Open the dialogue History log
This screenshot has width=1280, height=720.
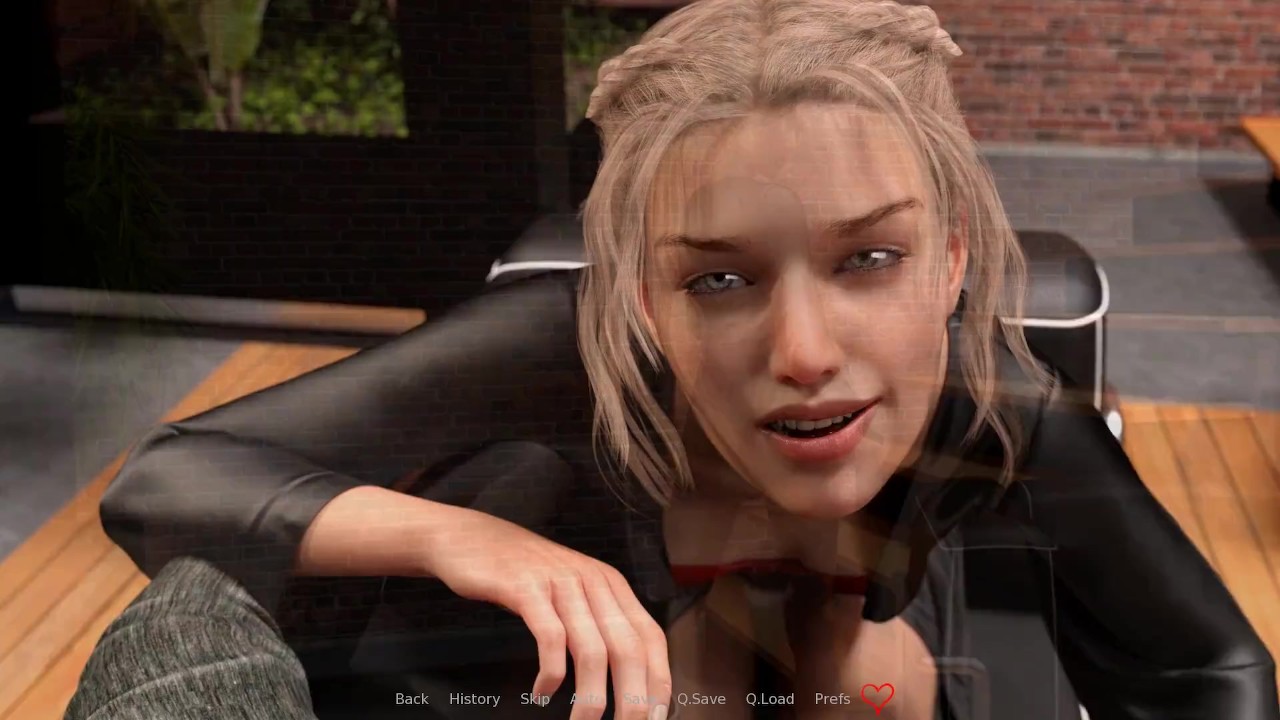474,699
